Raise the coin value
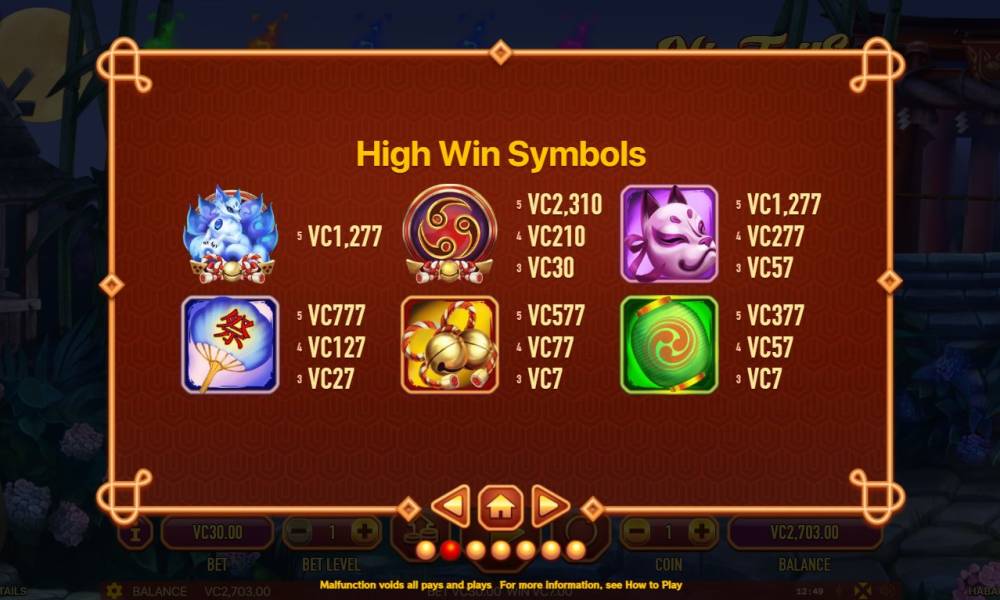Screen dimensions: 1000x600 point(702,531)
